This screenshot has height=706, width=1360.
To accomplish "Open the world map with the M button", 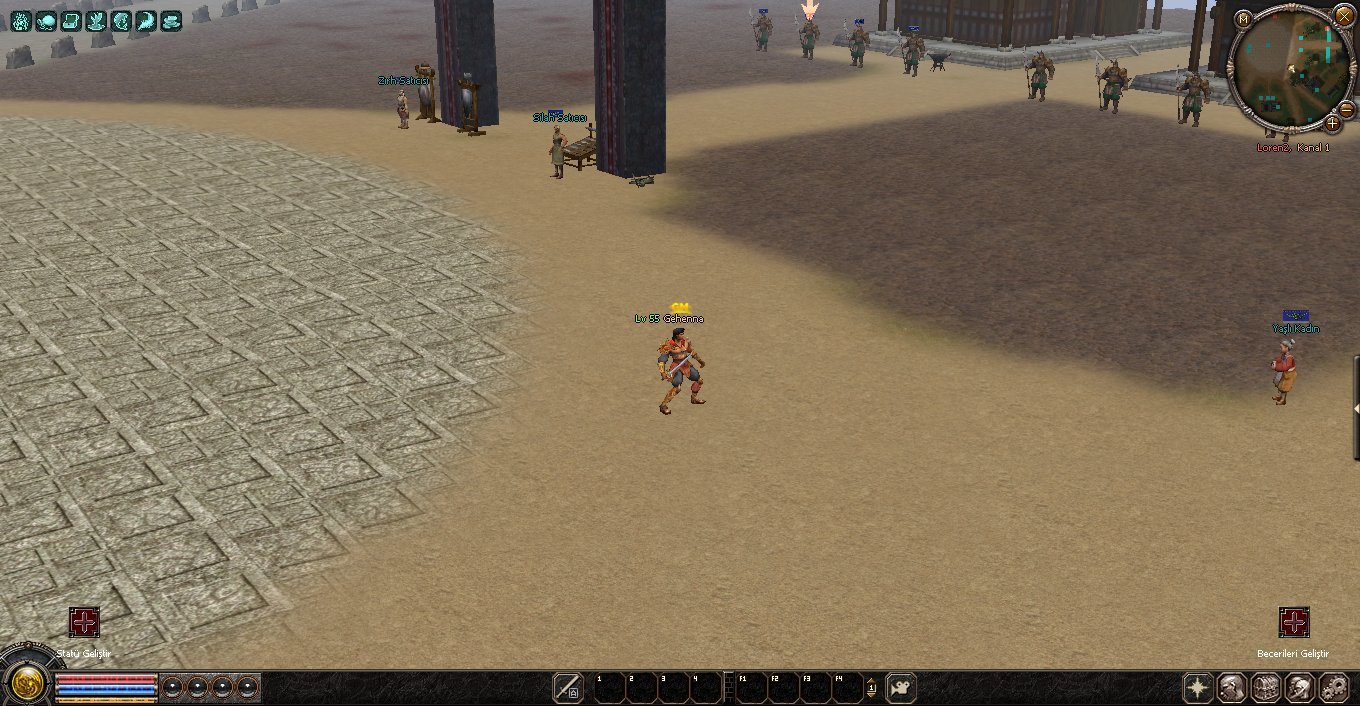I will pos(1243,19).
